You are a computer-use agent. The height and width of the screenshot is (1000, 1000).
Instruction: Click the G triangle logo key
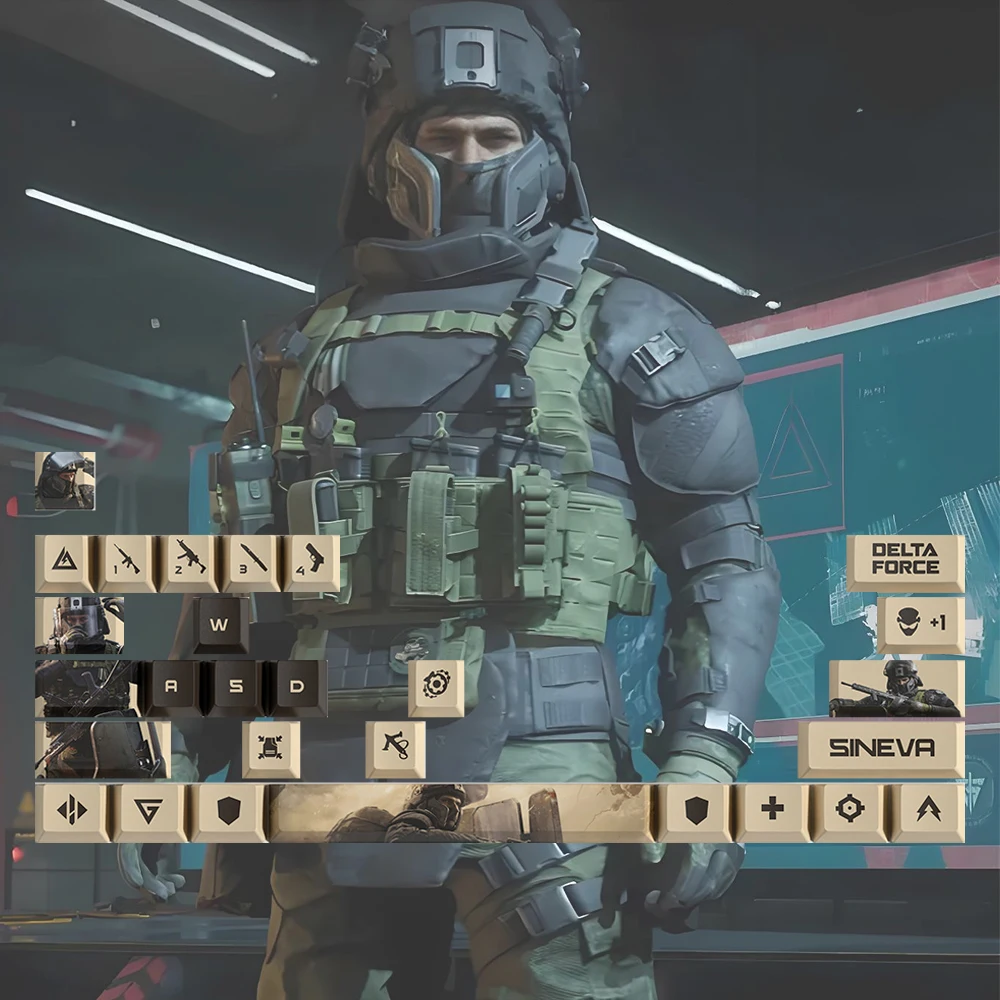(149, 811)
